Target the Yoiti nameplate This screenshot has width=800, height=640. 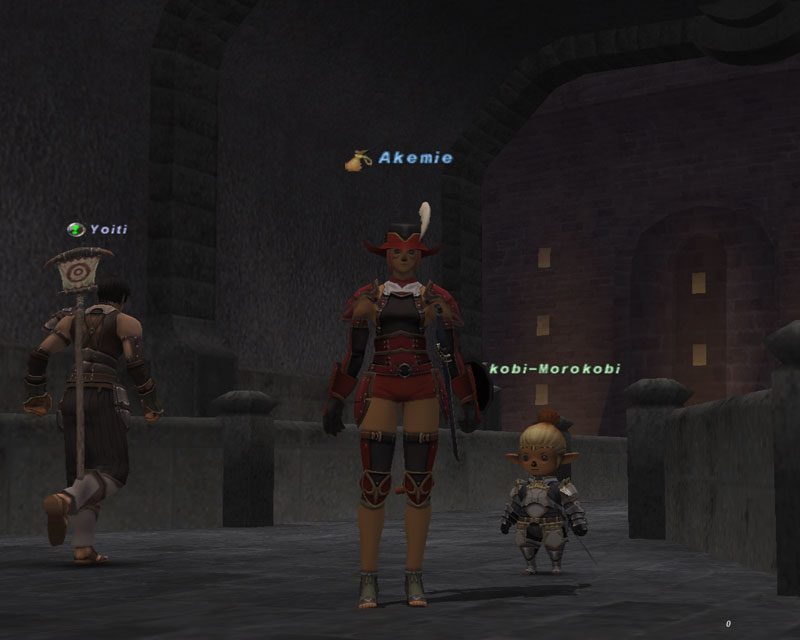click(x=108, y=229)
